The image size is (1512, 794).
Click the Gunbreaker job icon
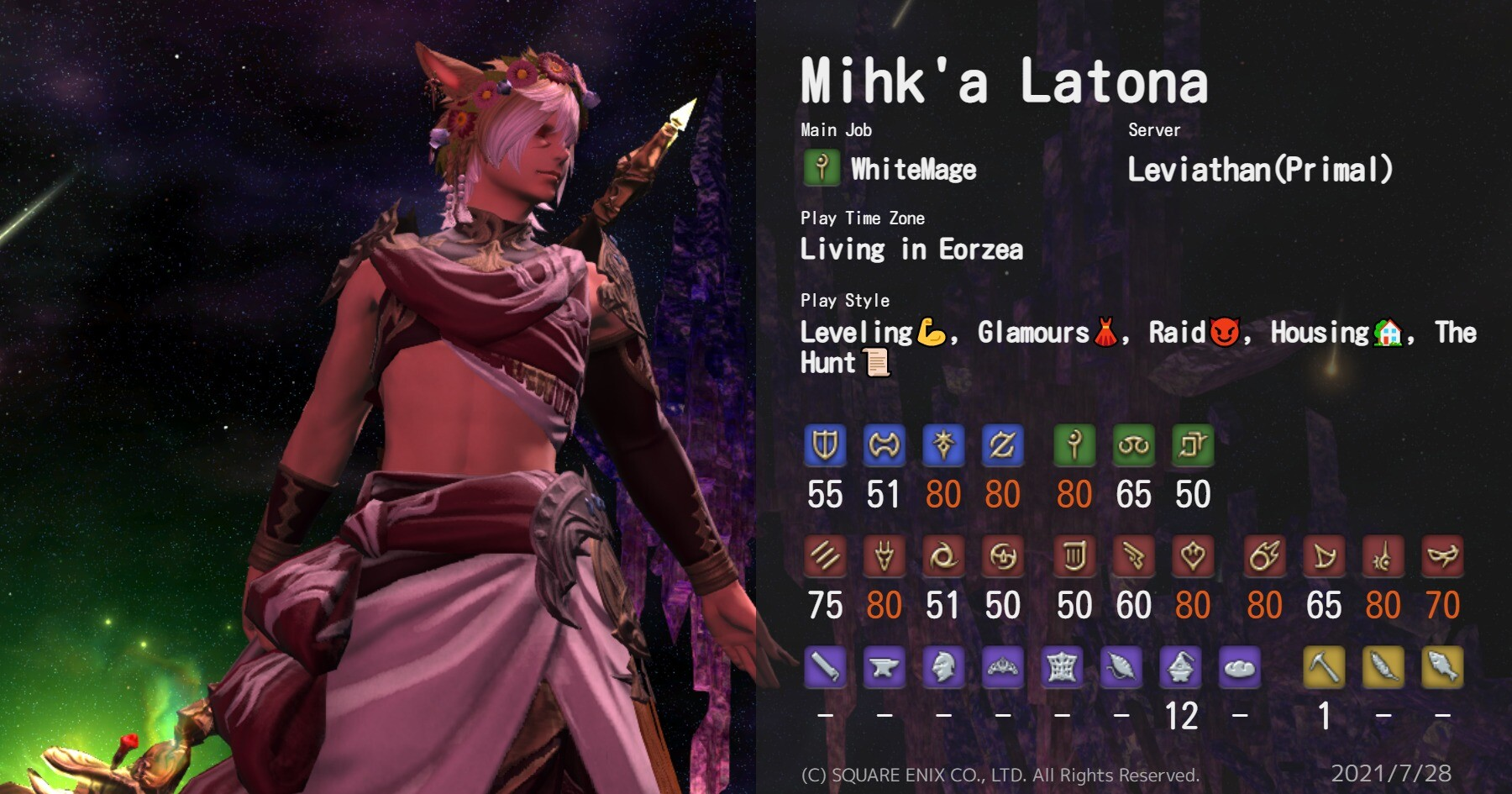coord(1002,444)
